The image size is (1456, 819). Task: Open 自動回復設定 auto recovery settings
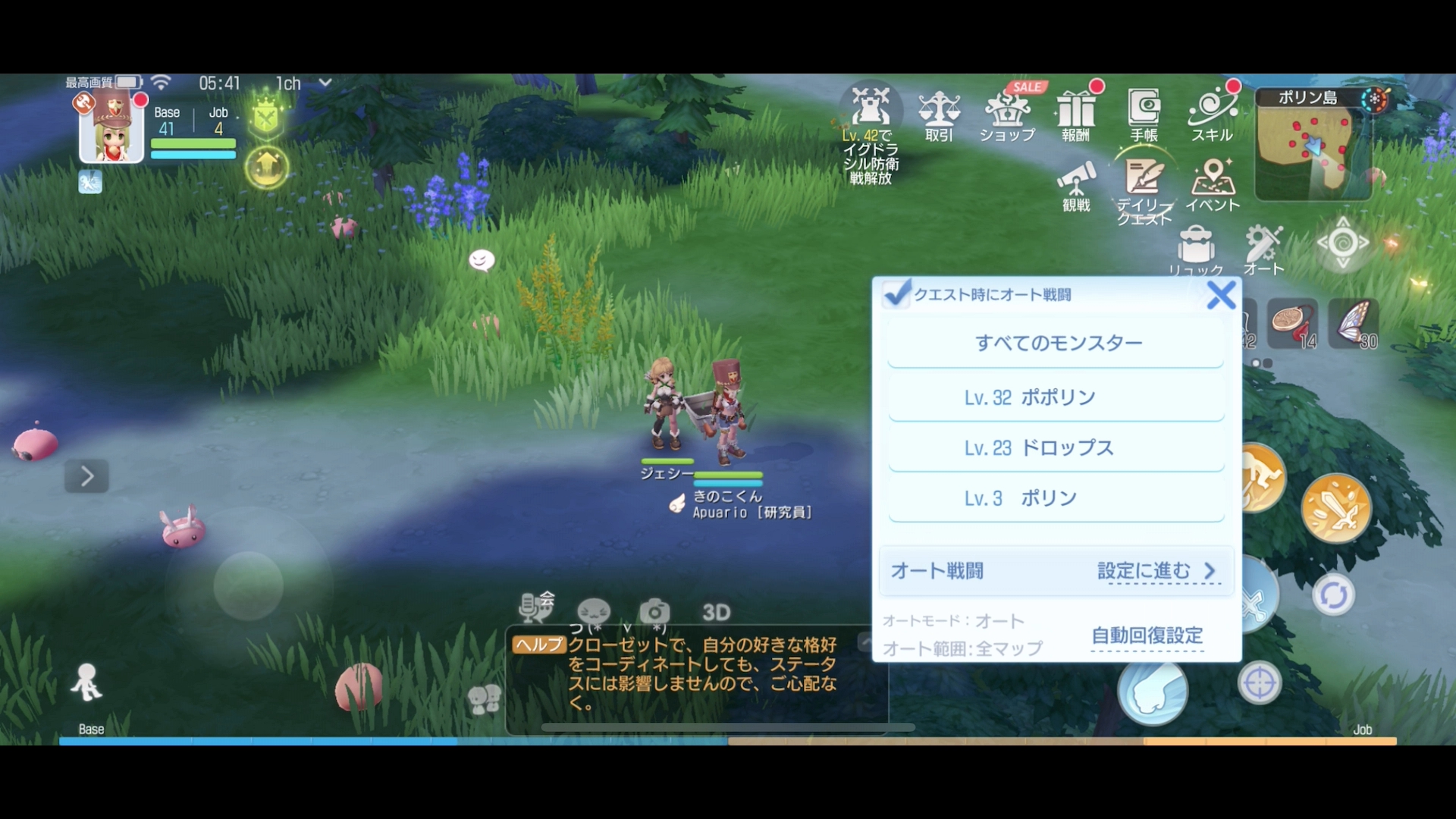click(1146, 637)
